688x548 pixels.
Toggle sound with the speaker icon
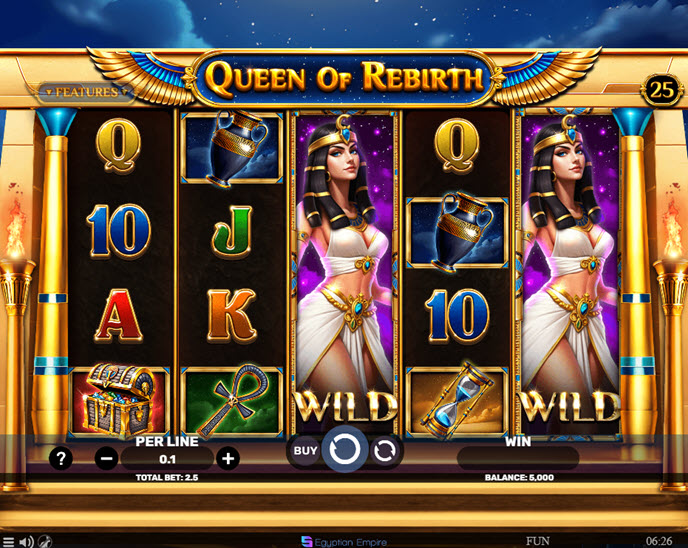[x=27, y=541]
